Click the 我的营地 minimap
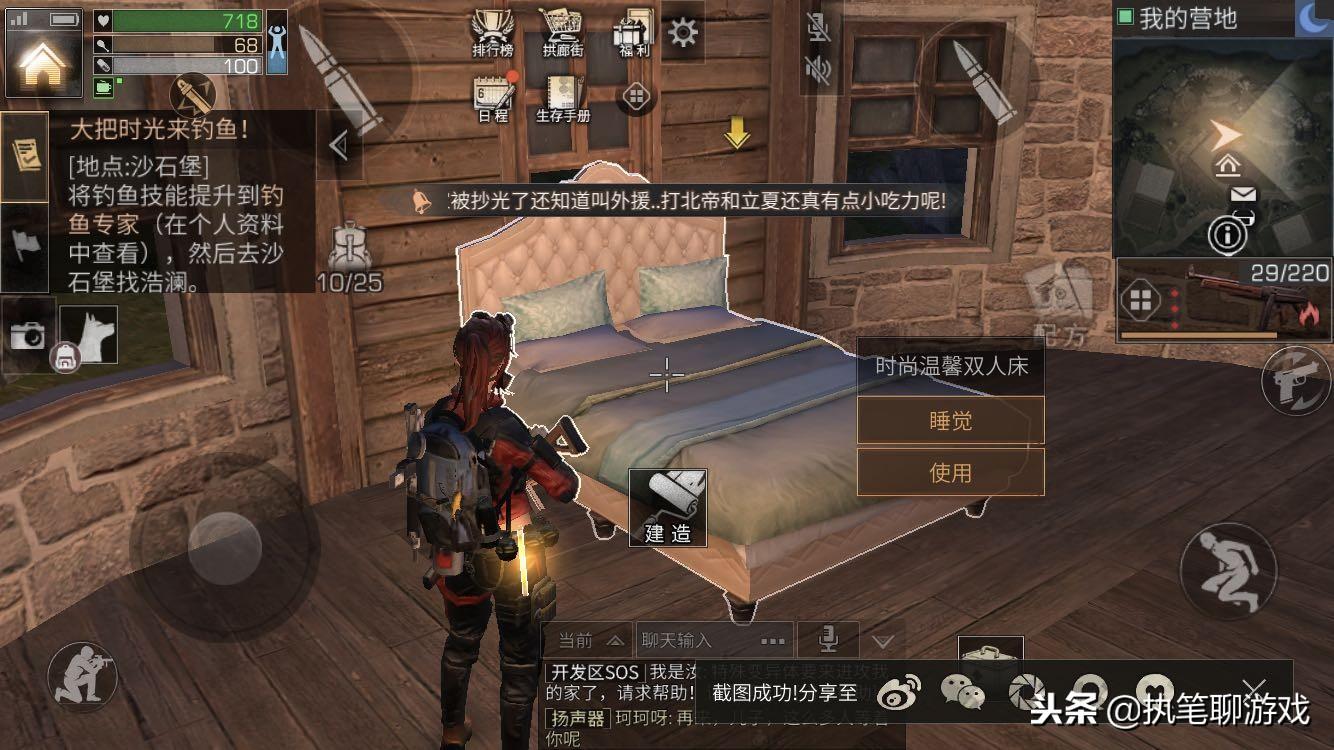The height and width of the screenshot is (750, 1334). point(1222,140)
